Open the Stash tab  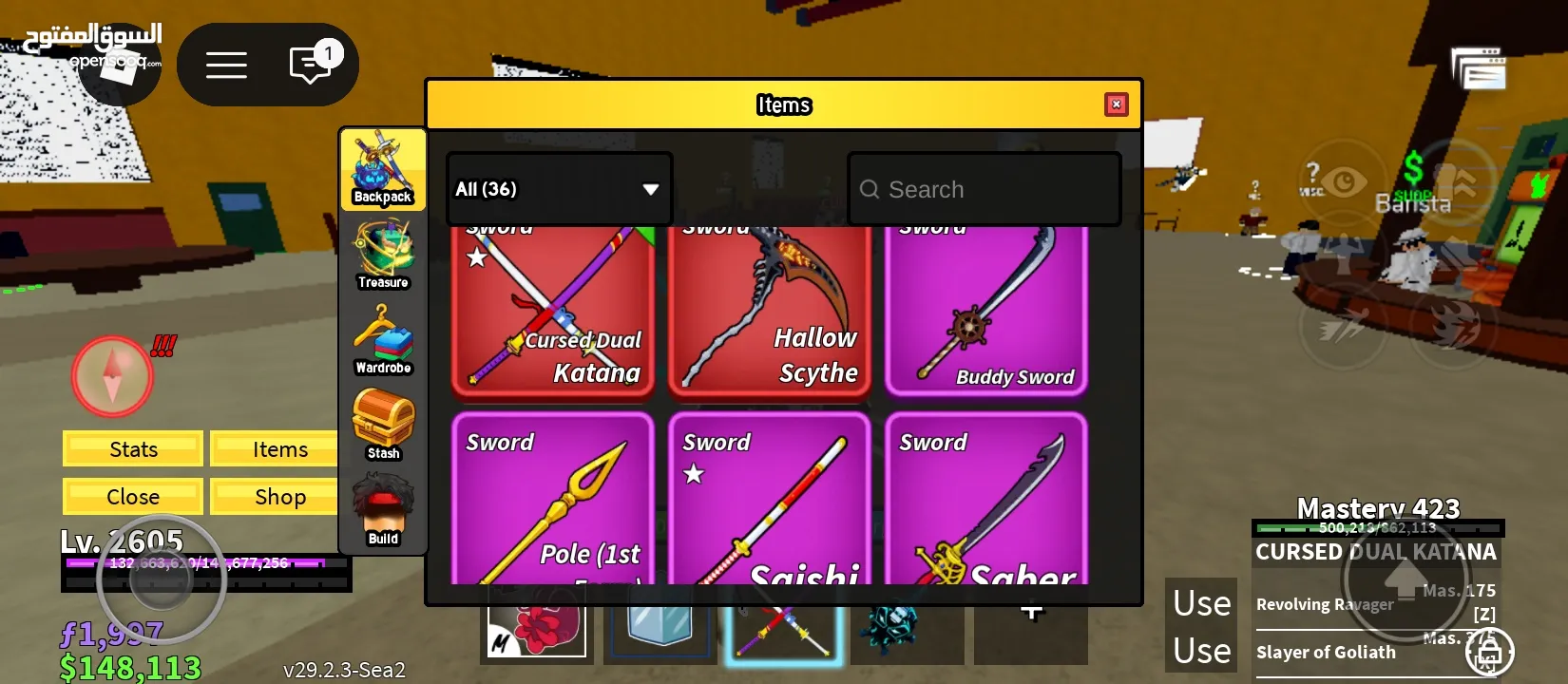(x=383, y=425)
